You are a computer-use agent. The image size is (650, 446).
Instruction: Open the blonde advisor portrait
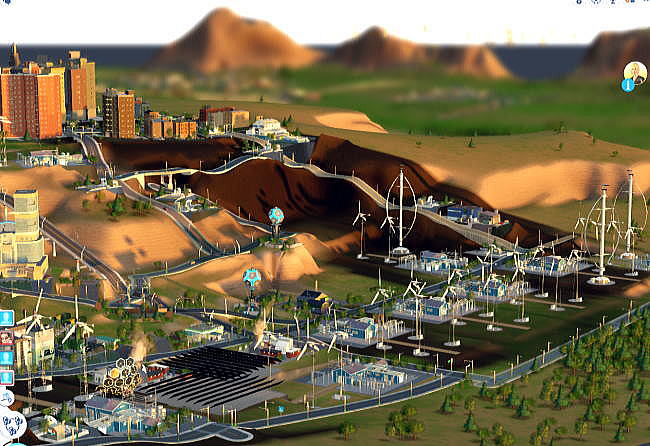point(635,72)
